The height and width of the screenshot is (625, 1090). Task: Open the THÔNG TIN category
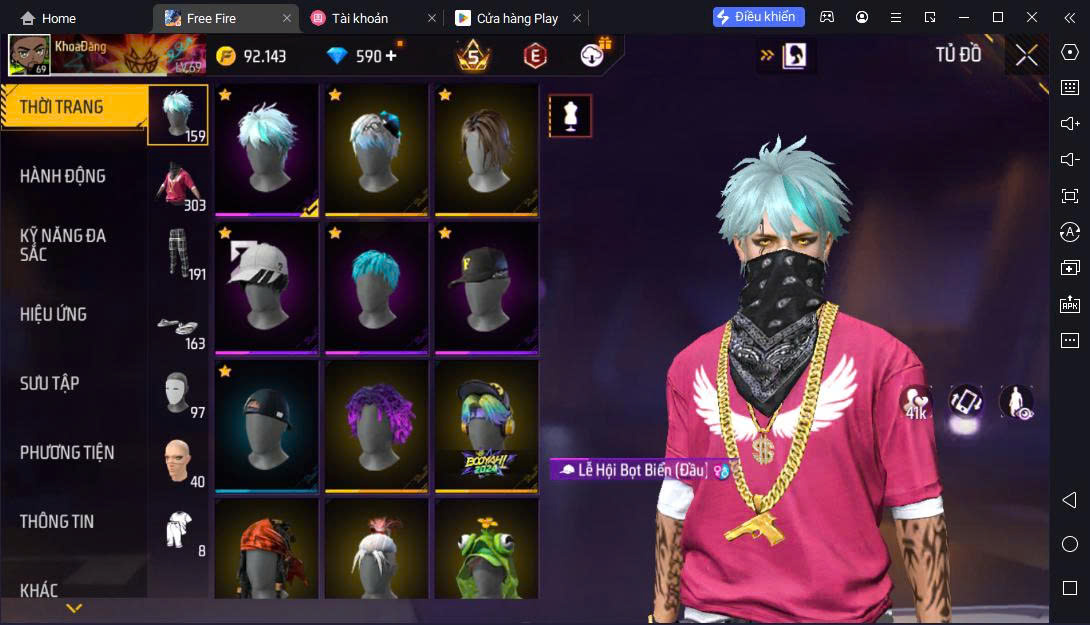tap(56, 521)
